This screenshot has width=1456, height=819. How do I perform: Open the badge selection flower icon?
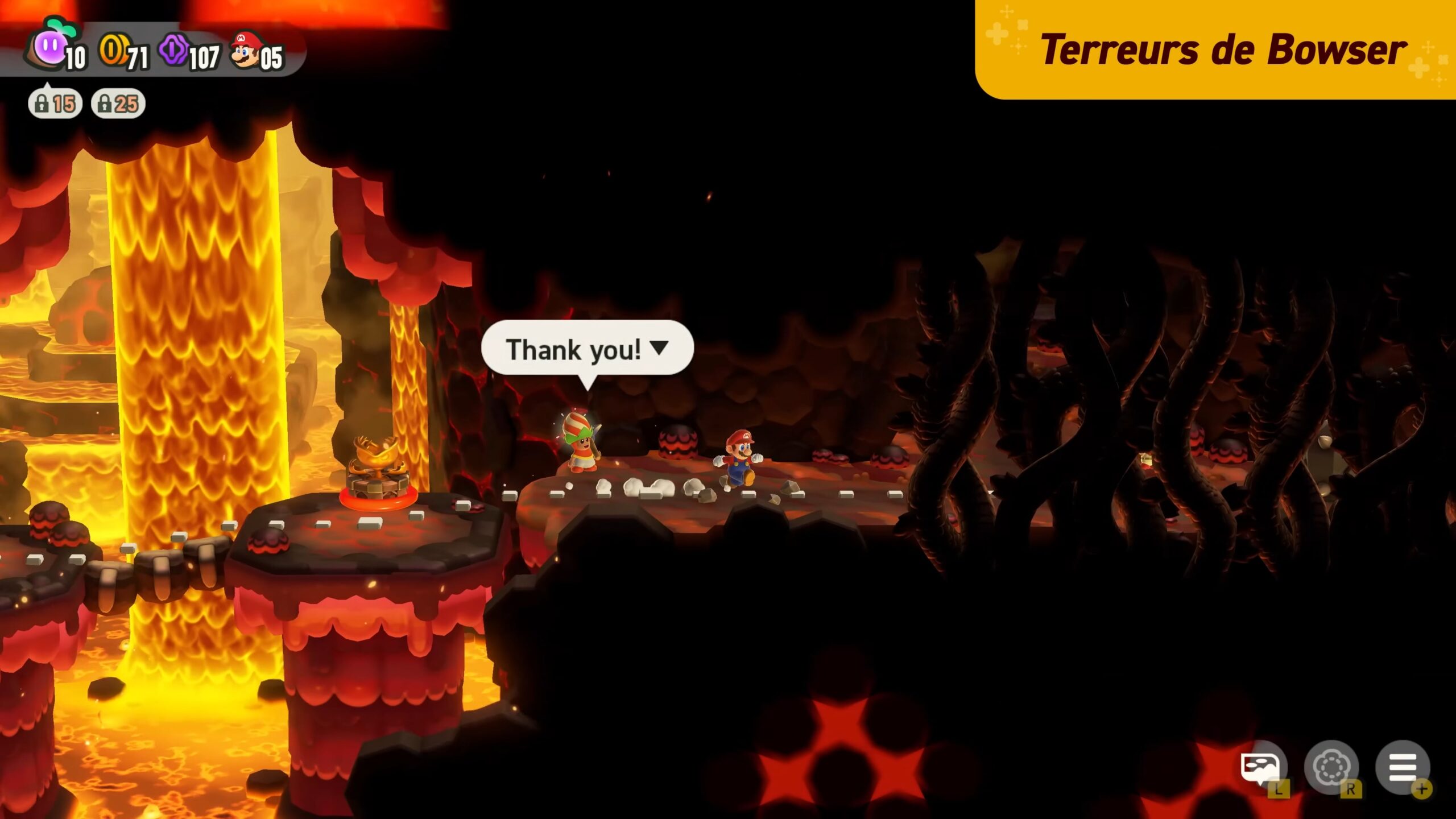(x=1331, y=767)
